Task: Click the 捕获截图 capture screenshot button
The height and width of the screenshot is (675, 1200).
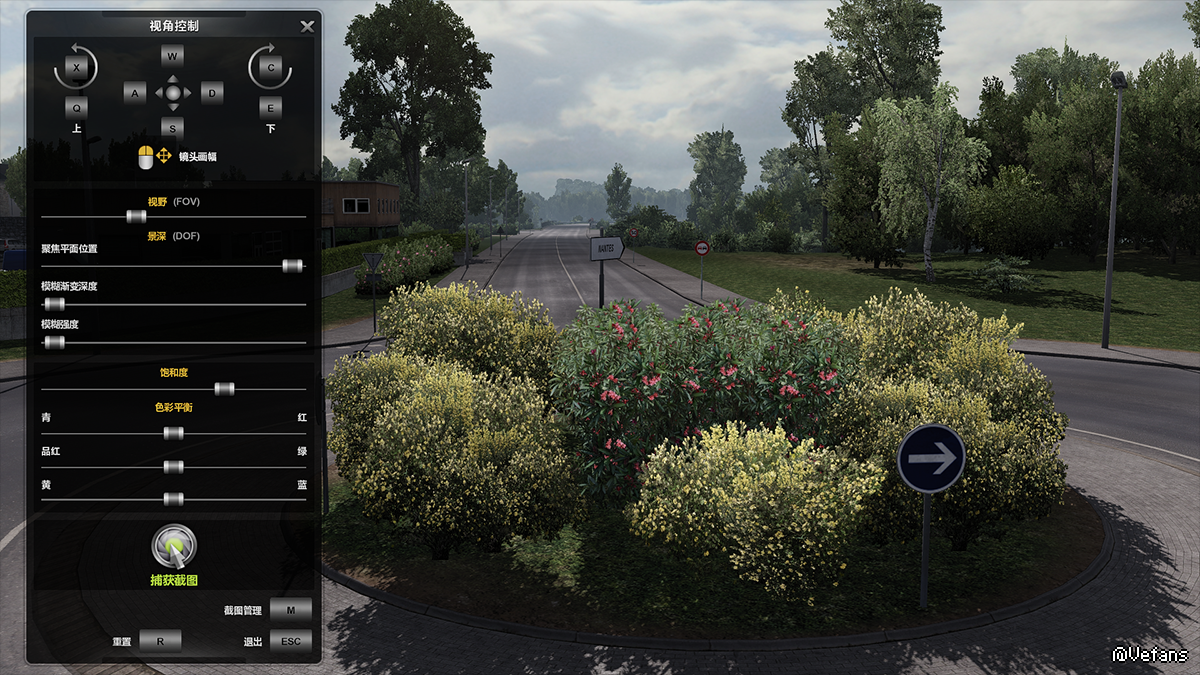Action: (174, 547)
